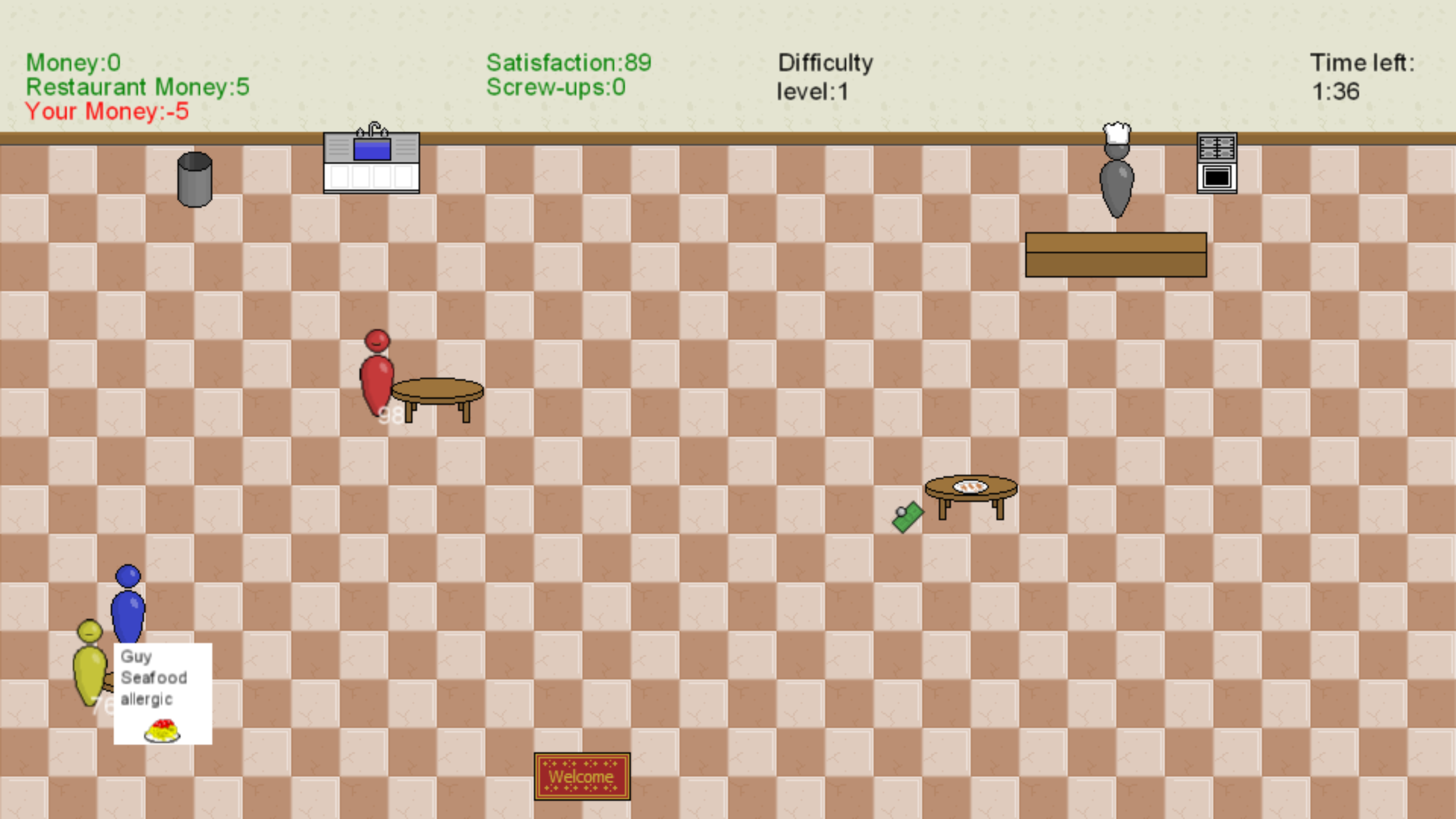
Task: Step on the red Welcome mat
Action: click(x=582, y=777)
